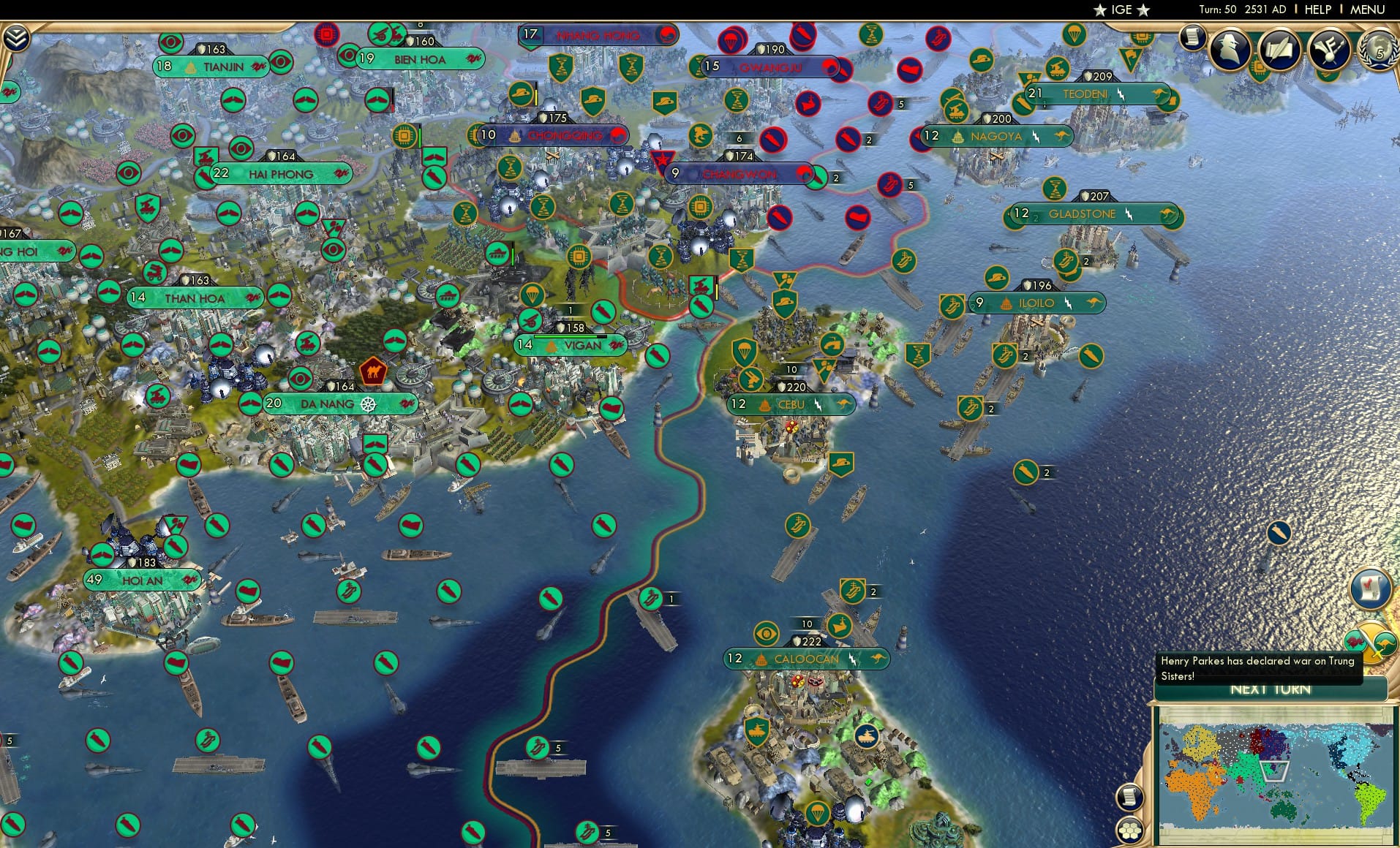Click the notification log scroll icon top-right
The width and height of the screenshot is (1400, 848).
[x=1192, y=40]
